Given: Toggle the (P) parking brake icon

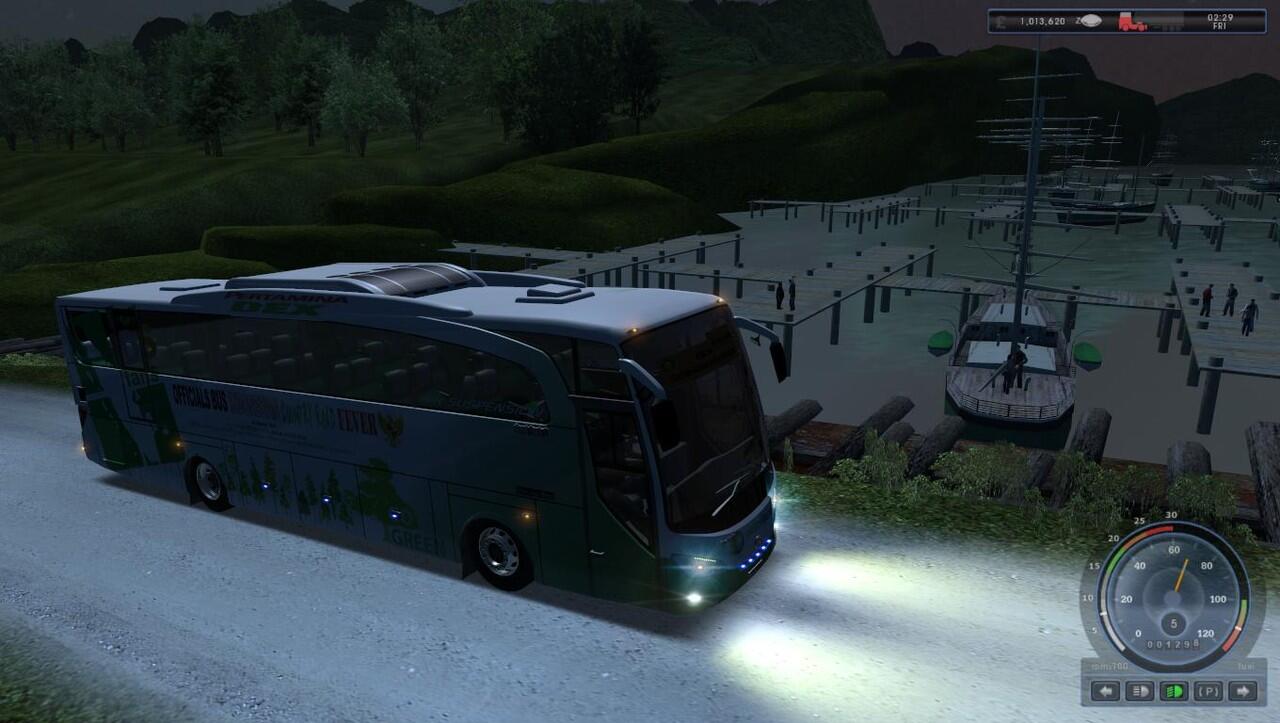Looking at the screenshot, I should [1208, 691].
